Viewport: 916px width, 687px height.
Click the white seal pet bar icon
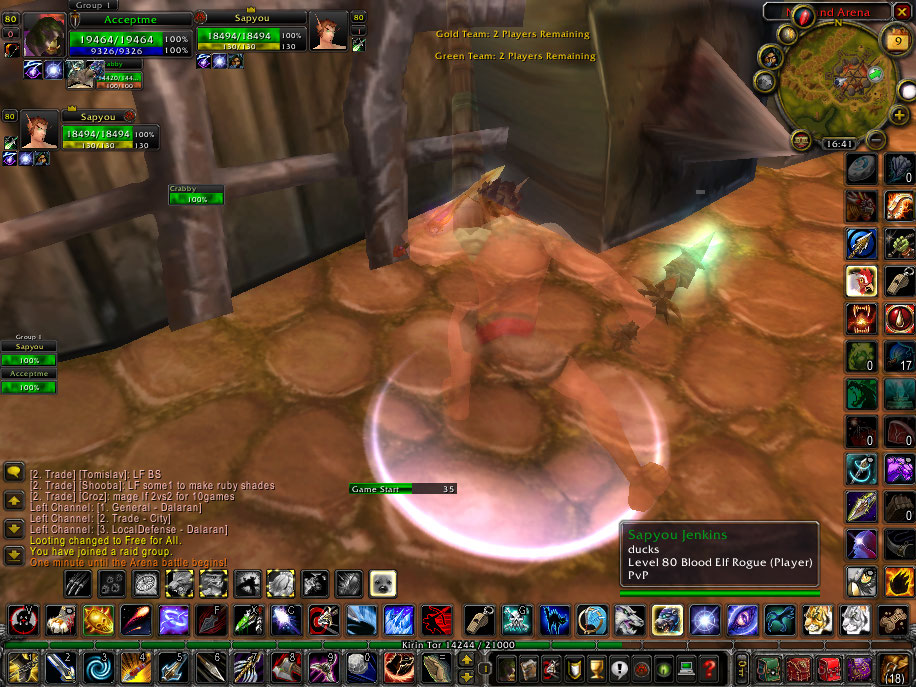click(x=383, y=583)
